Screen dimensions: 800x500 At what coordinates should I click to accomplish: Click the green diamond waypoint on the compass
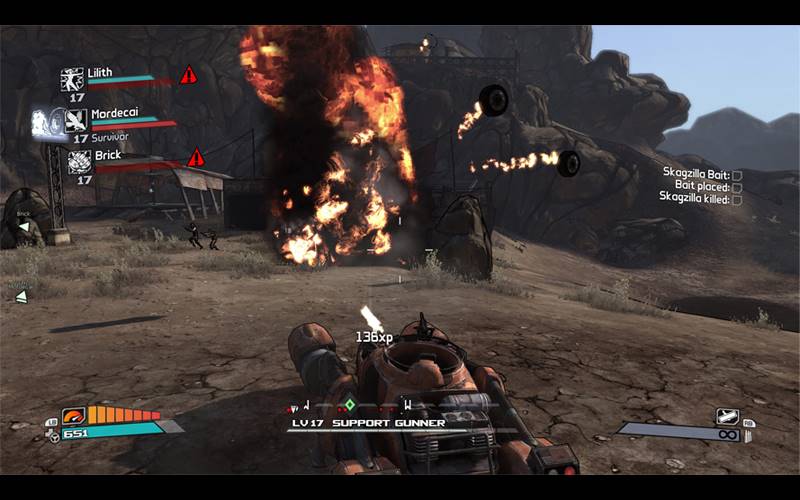[349, 405]
